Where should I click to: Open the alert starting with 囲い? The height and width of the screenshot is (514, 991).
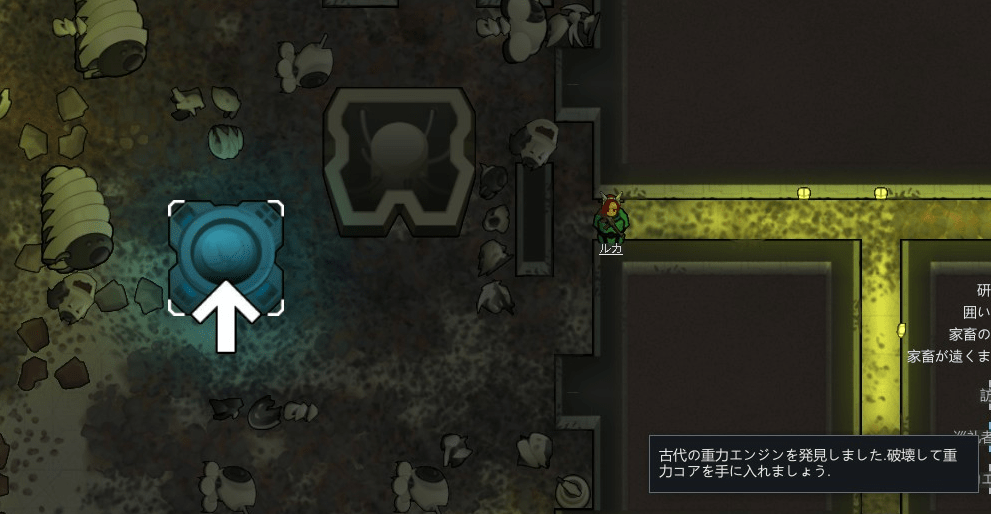976,312
